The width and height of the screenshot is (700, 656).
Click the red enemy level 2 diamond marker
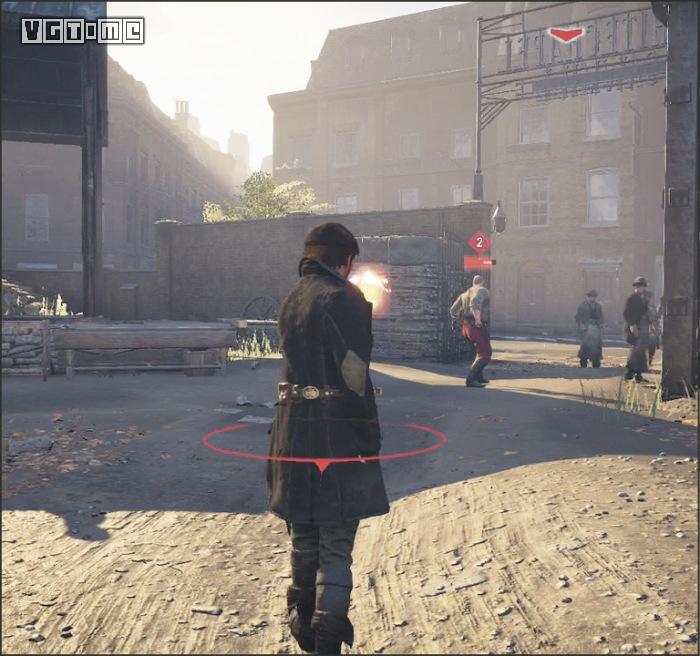[479, 241]
